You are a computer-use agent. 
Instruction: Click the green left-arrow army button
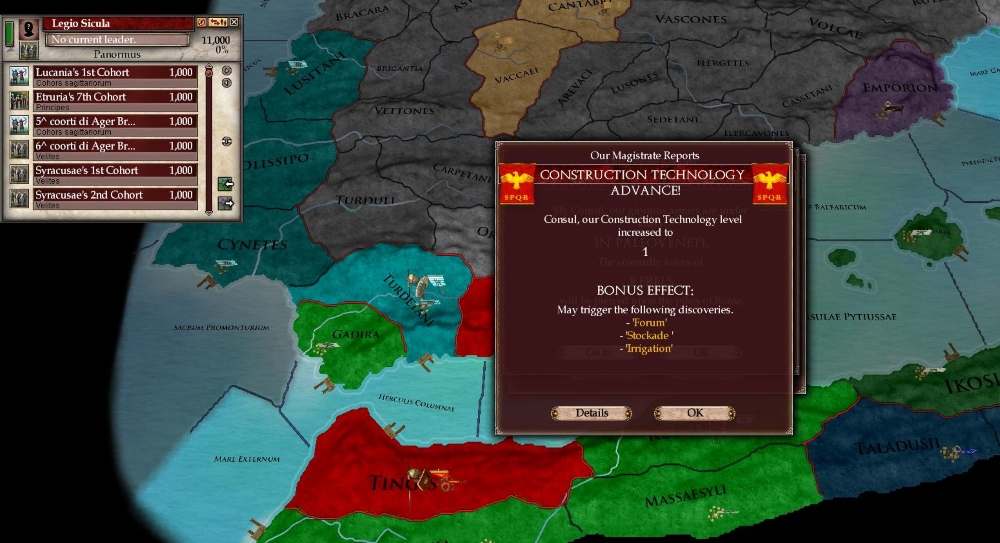[225, 184]
